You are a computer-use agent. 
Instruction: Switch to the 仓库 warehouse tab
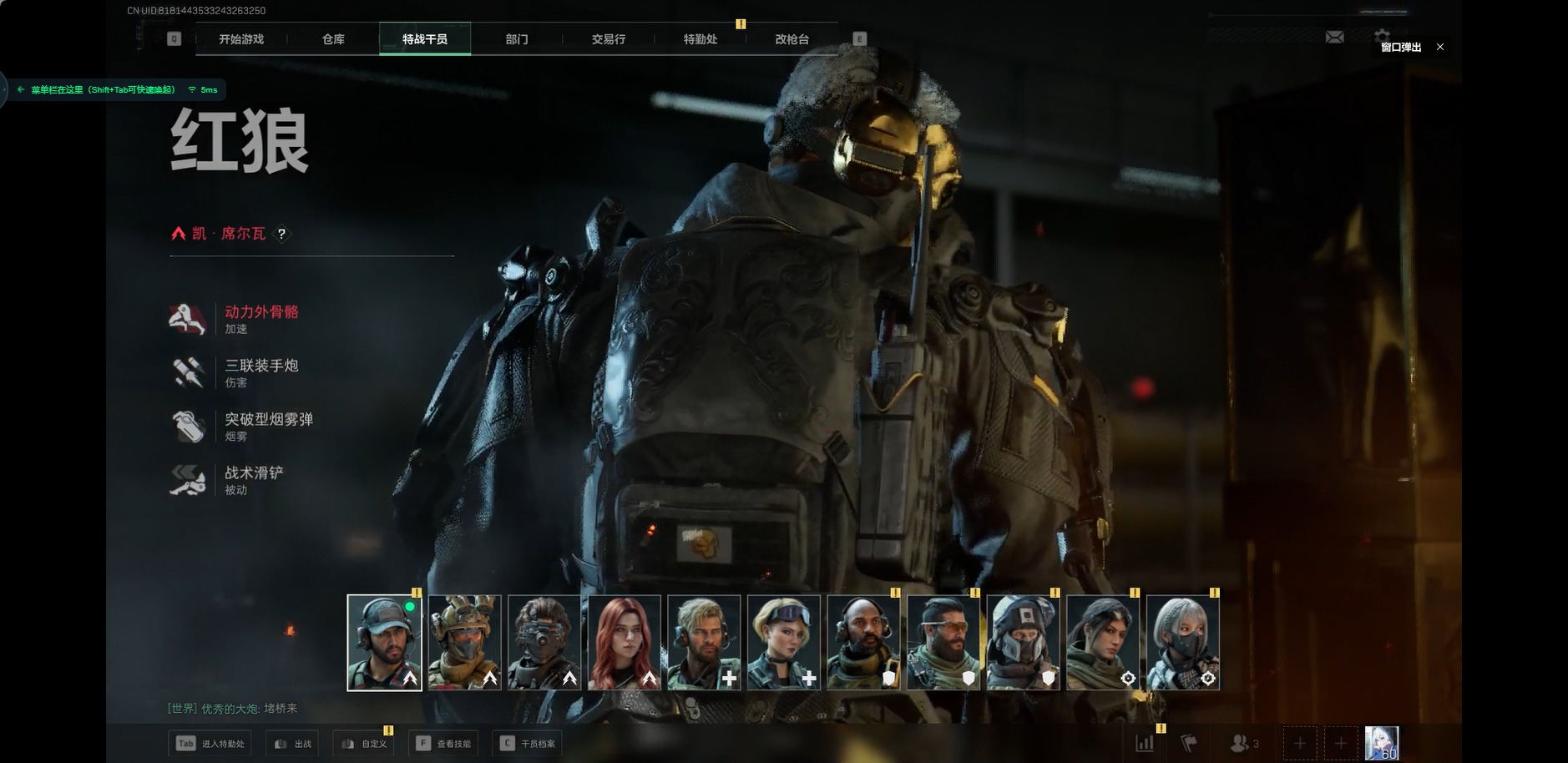click(x=333, y=39)
